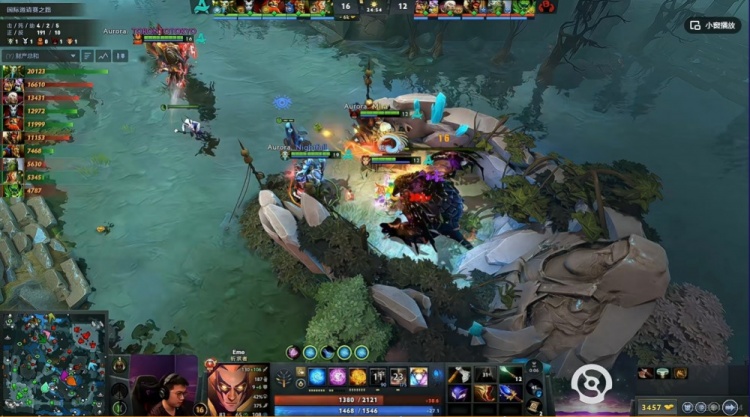Viewport: 750px width, 417px height.
Task: Click the red team logo on the top bar
Action: pos(547,7)
